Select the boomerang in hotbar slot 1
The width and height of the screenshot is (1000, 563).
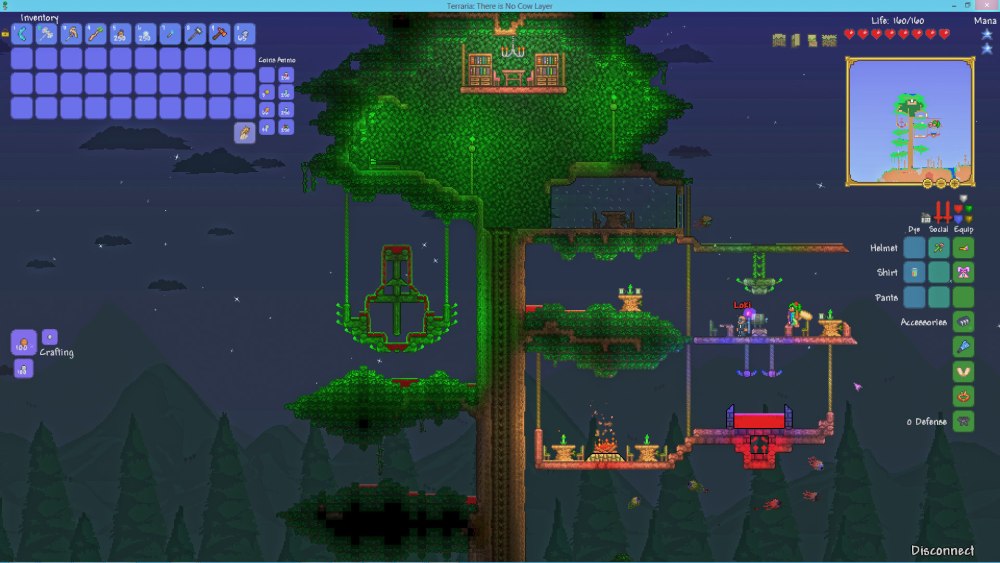click(x=22, y=35)
